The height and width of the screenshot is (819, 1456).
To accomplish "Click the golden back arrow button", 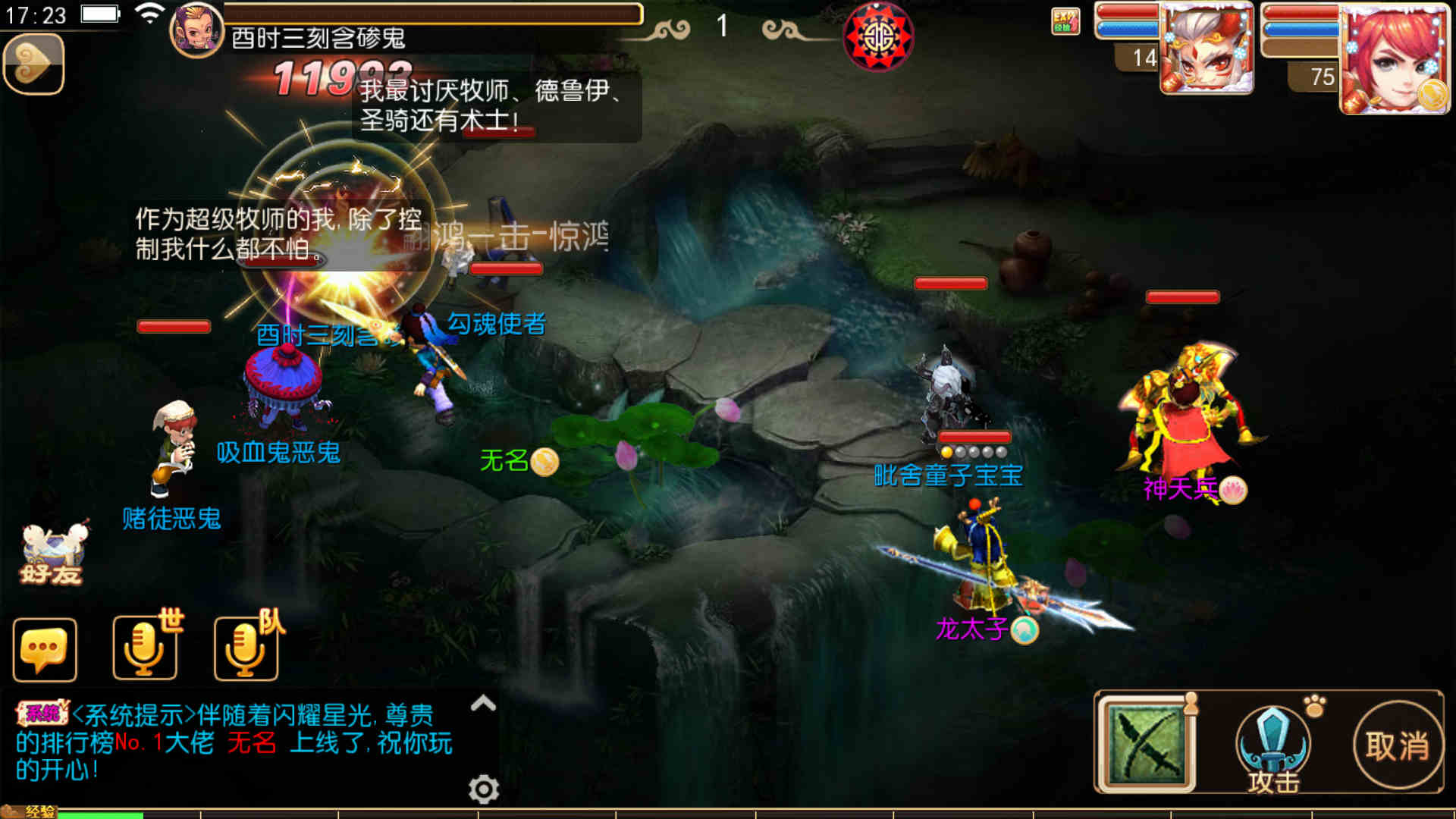I will [33, 65].
